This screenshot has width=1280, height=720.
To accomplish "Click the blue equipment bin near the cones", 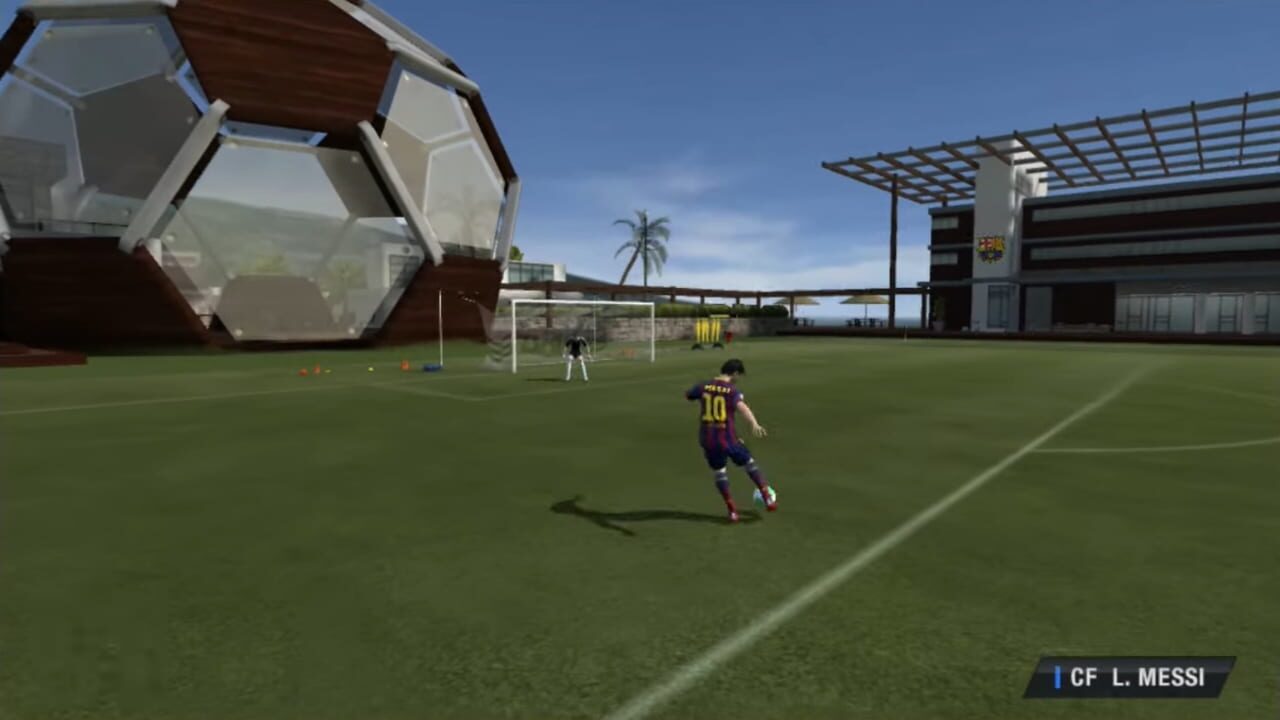I will point(430,366).
